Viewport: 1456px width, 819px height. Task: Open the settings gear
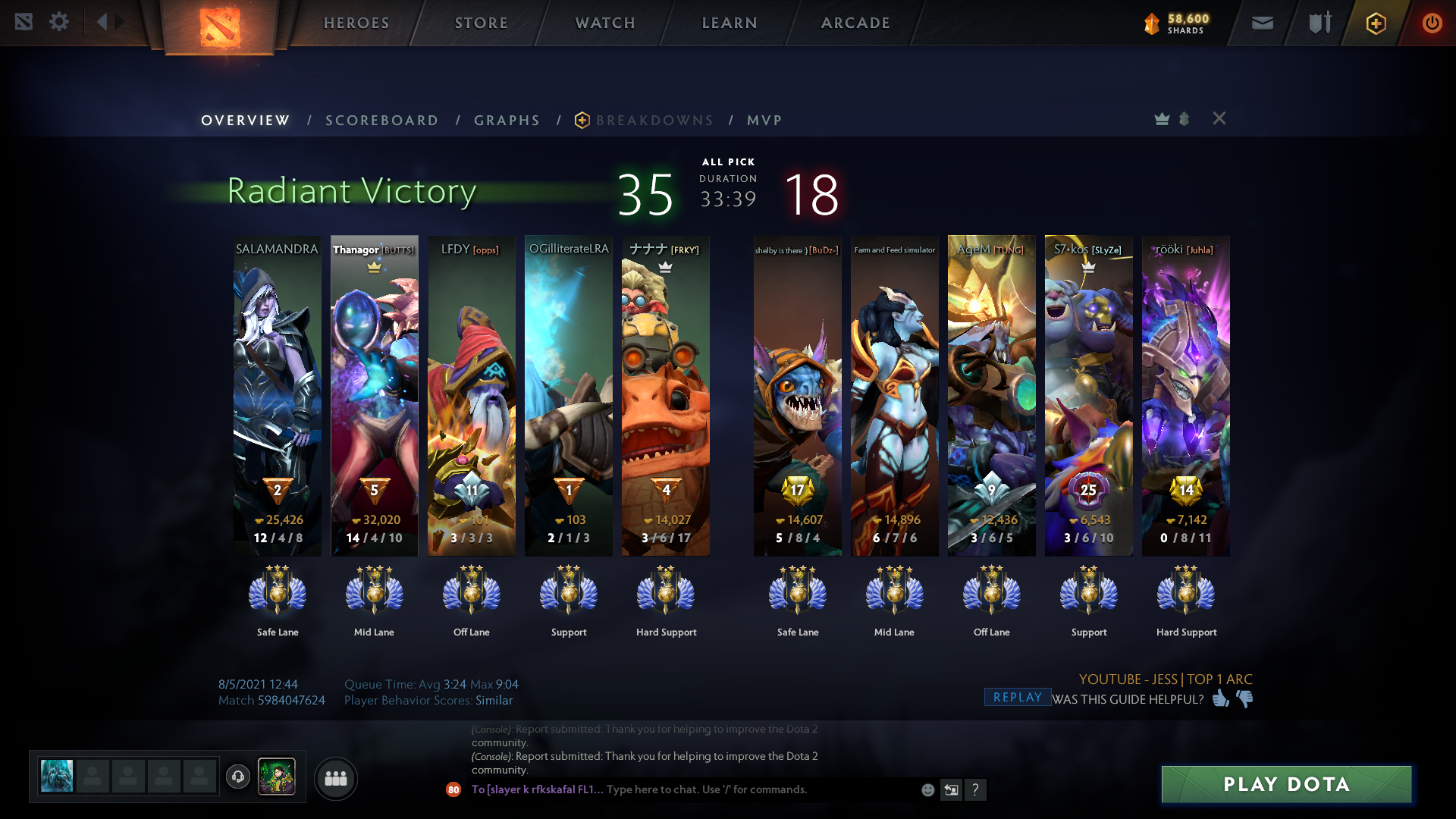tap(59, 22)
